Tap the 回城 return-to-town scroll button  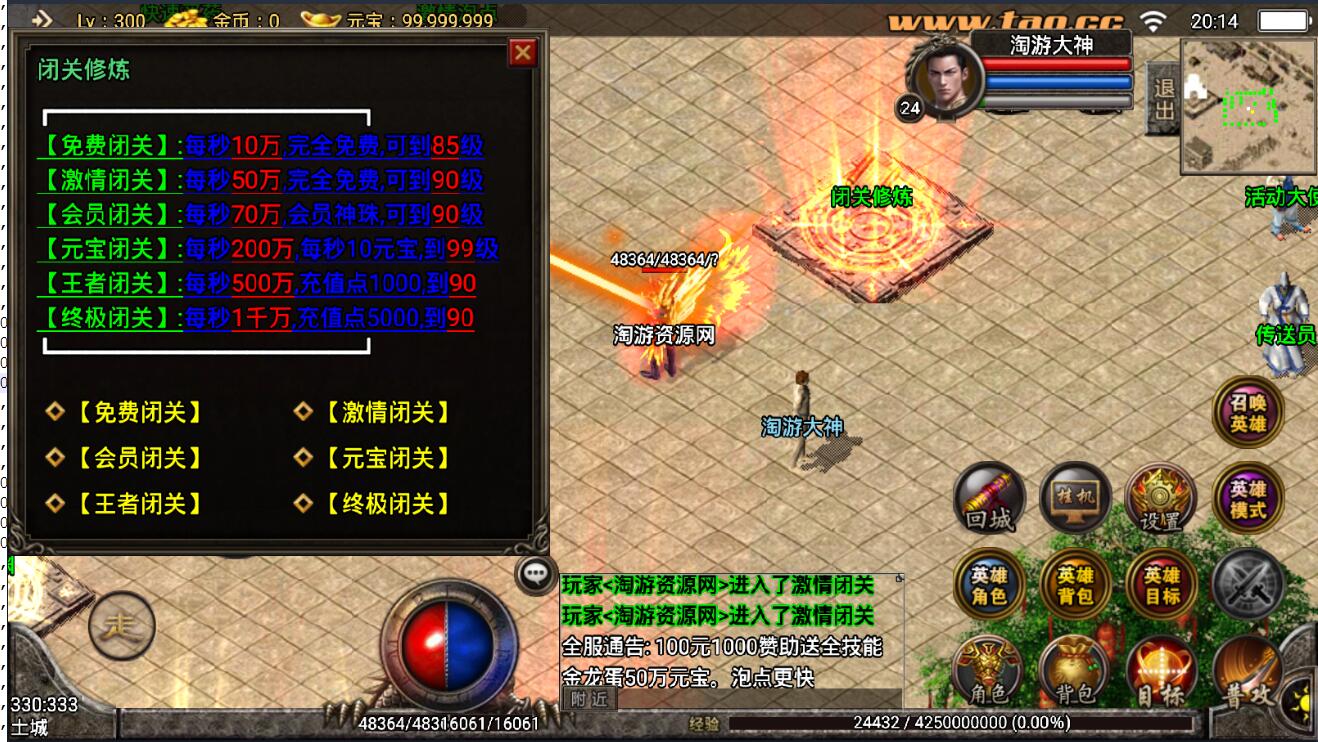[990, 498]
